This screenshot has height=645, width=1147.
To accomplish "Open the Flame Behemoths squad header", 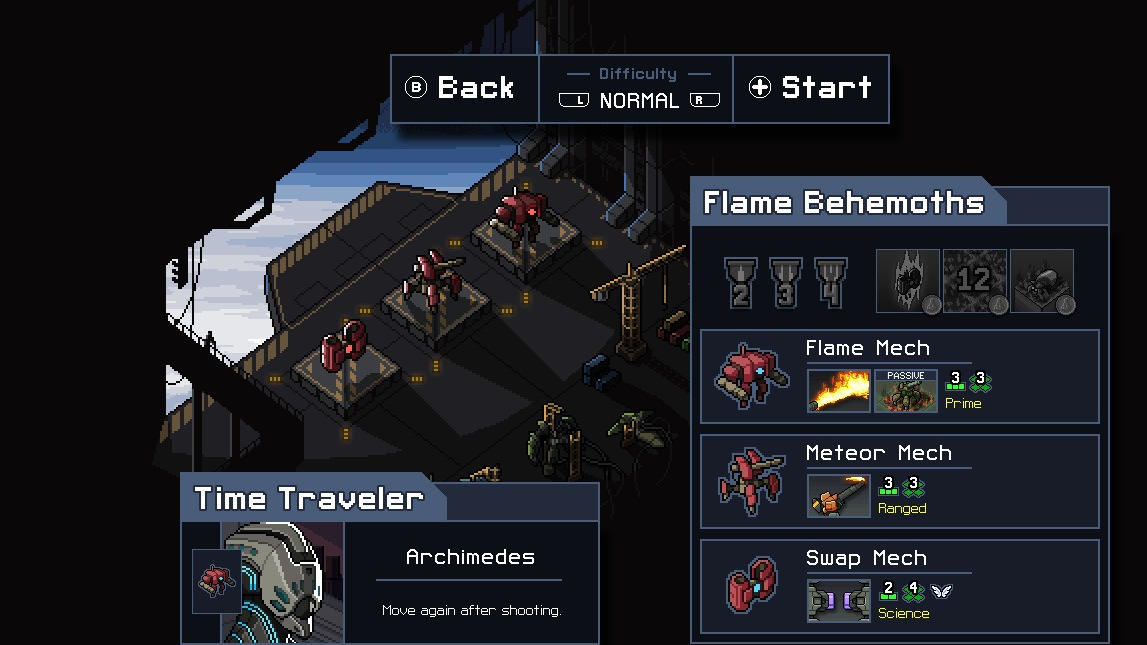I will [844, 203].
